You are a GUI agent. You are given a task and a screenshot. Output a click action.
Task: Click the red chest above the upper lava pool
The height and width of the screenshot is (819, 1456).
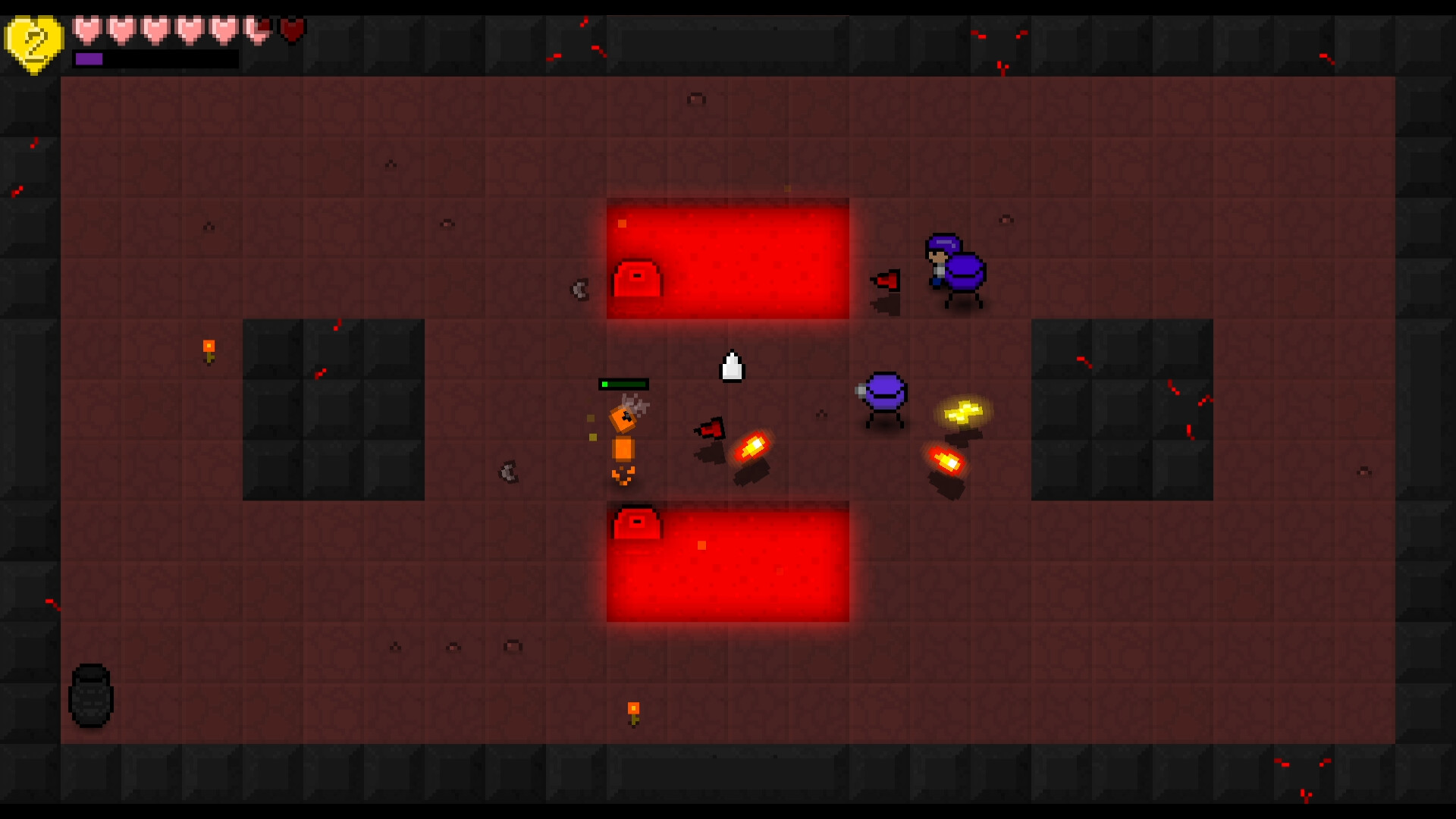(x=637, y=279)
